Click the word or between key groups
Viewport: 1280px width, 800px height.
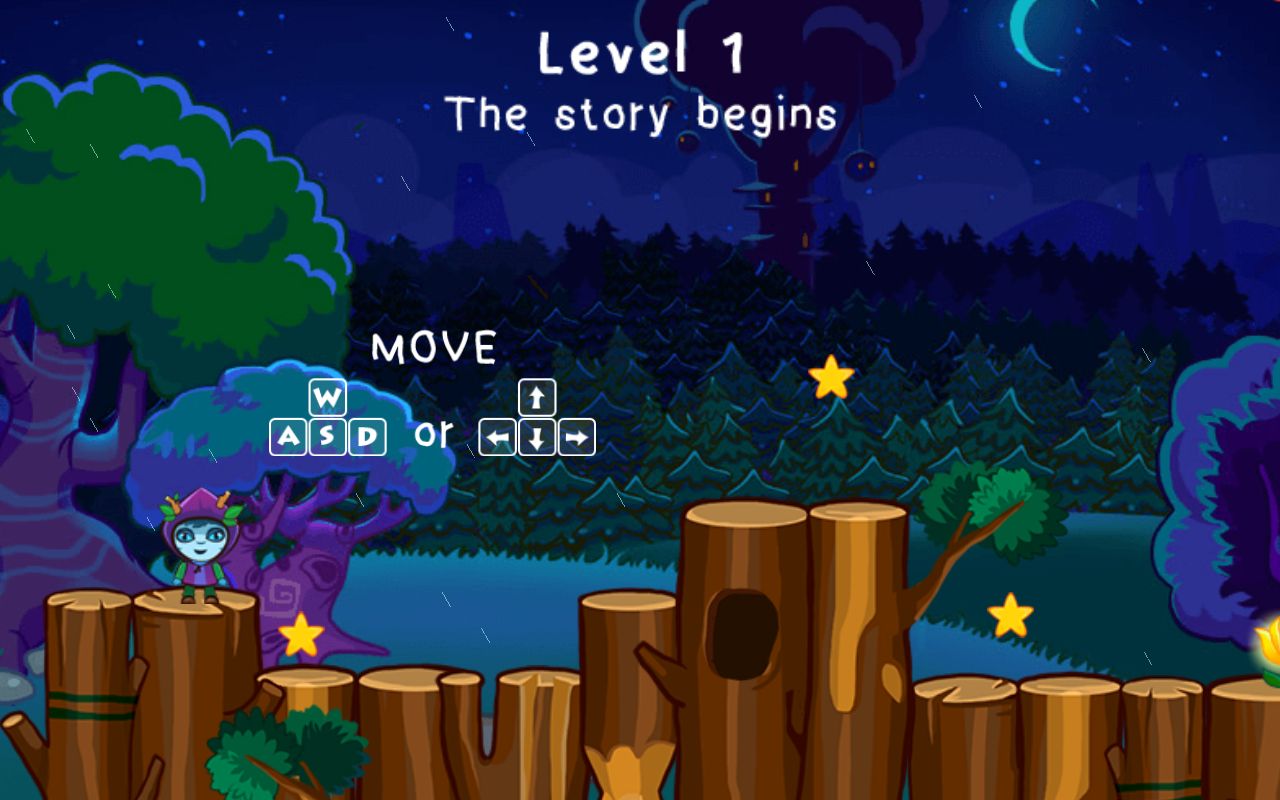click(x=433, y=434)
